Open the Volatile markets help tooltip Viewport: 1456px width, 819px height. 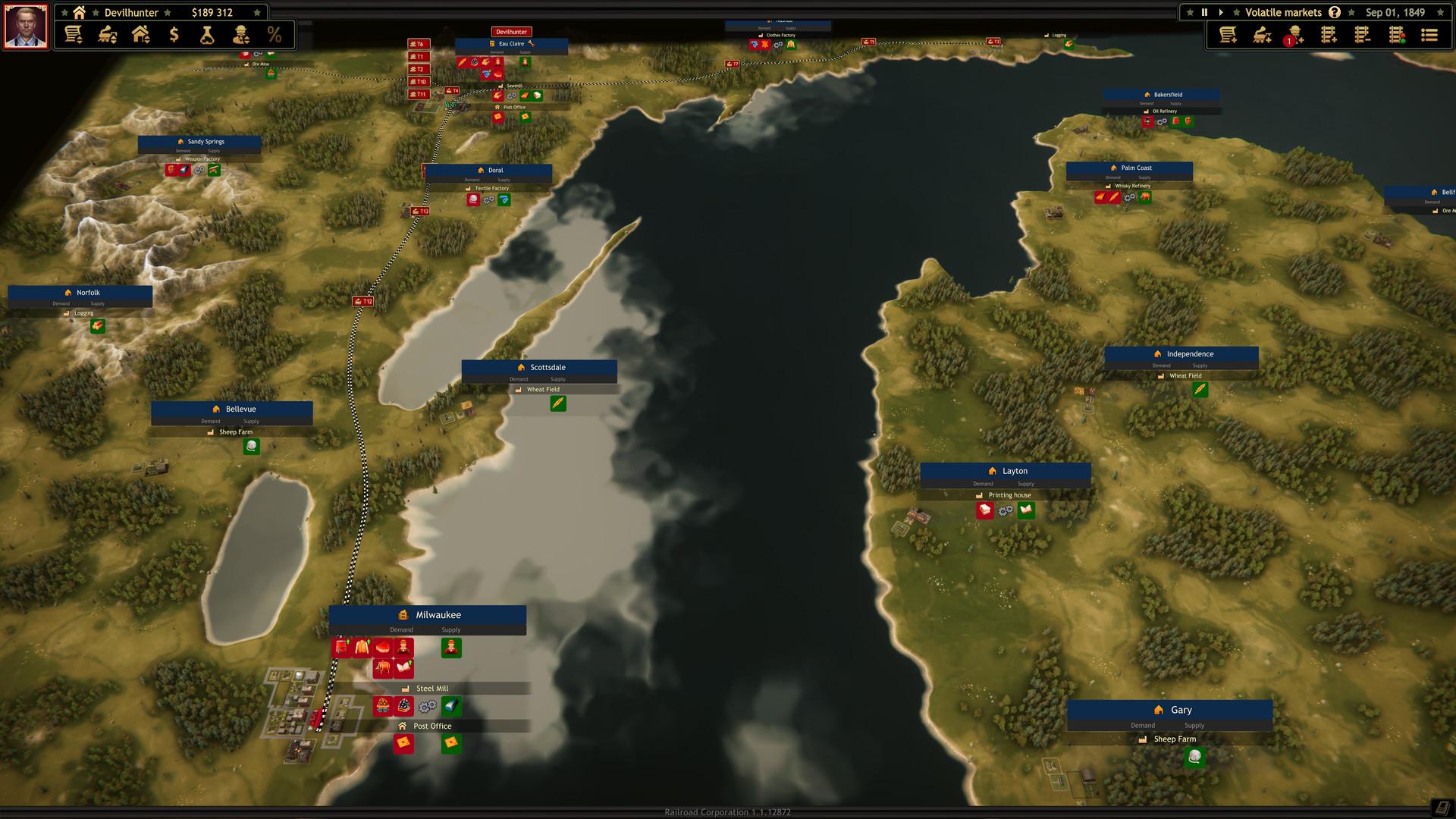pyautogui.click(x=1333, y=12)
